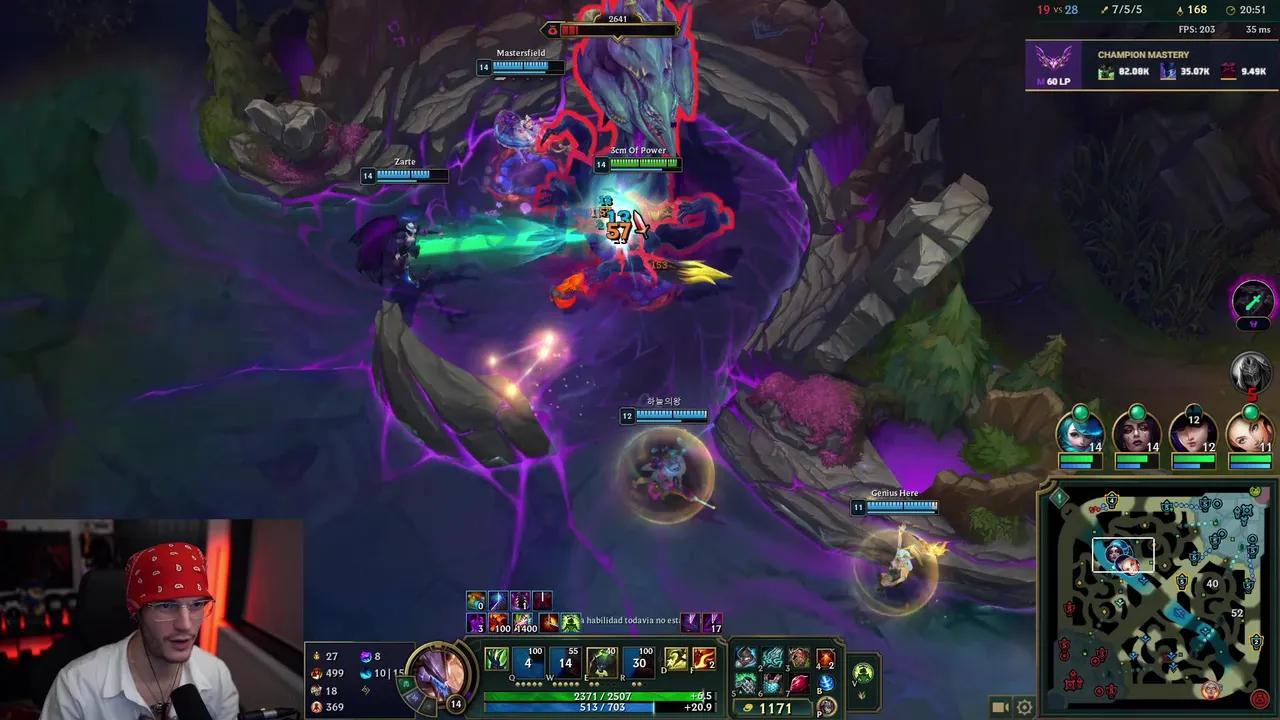Use the Ignite summoner spell on F

pyautogui.click(x=704, y=660)
